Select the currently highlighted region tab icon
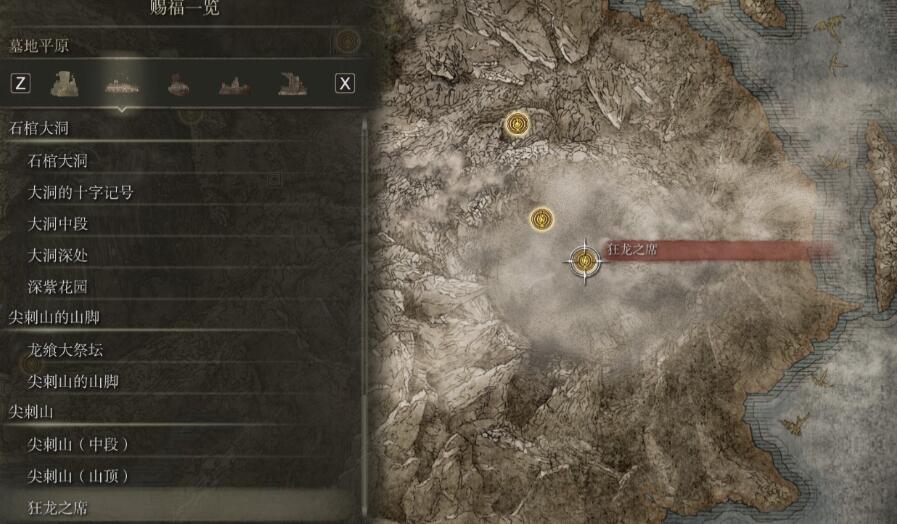 (x=122, y=83)
